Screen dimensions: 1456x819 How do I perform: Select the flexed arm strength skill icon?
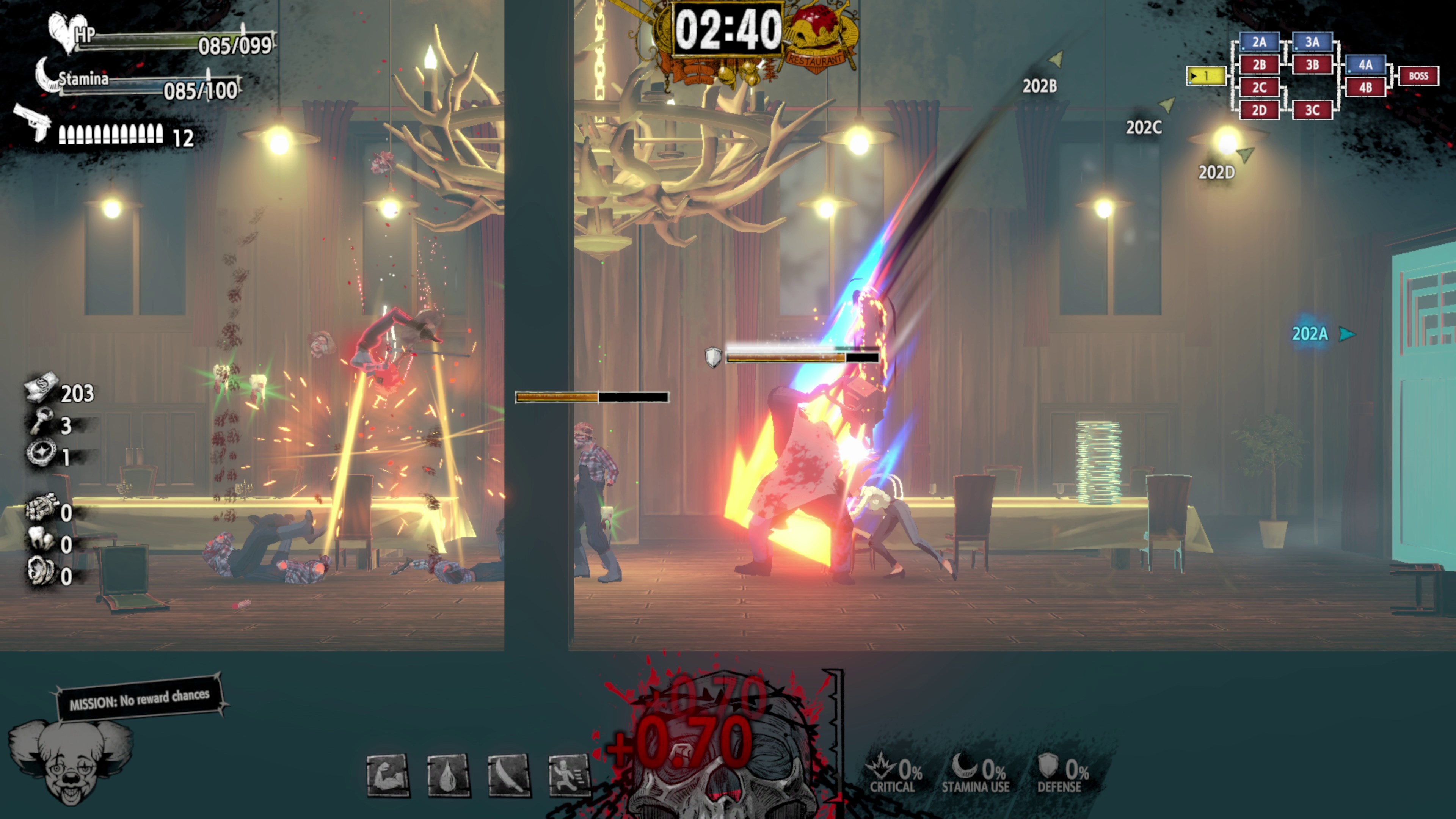tap(388, 775)
